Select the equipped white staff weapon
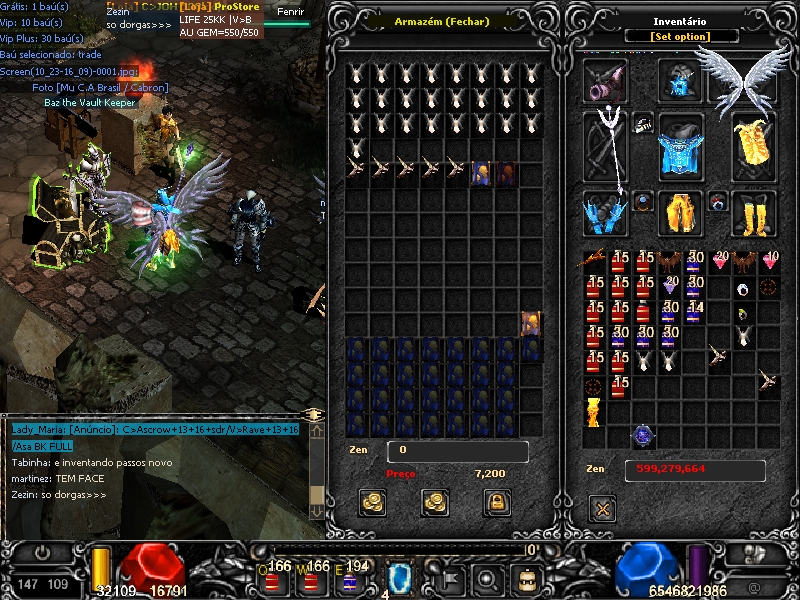Screen dimensions: 800x600 [606, 145]
